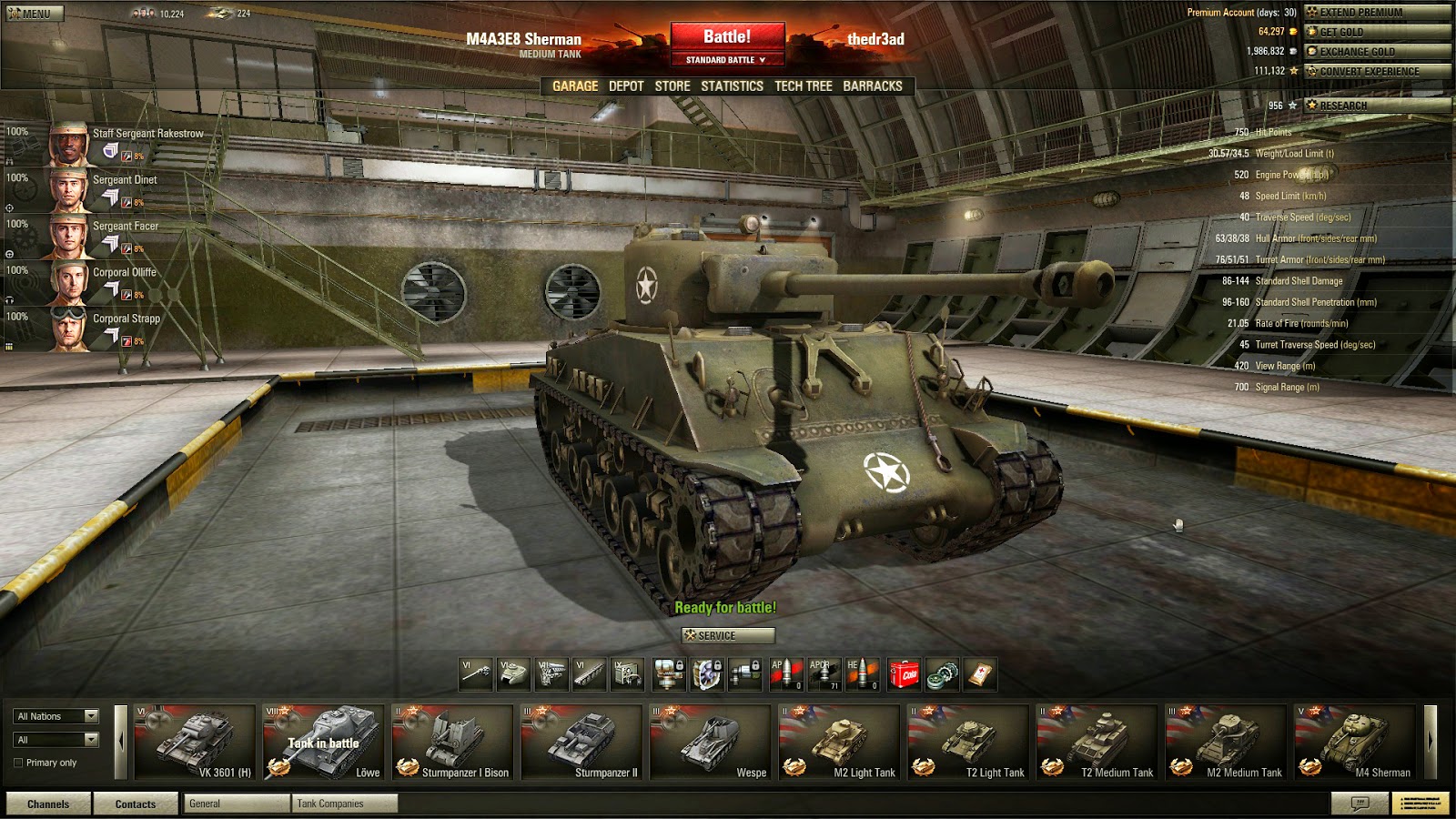Viewport: 1456px width, 819px height.
Task: Select the locked equipment fan icon
Action: tap(708, 673)
